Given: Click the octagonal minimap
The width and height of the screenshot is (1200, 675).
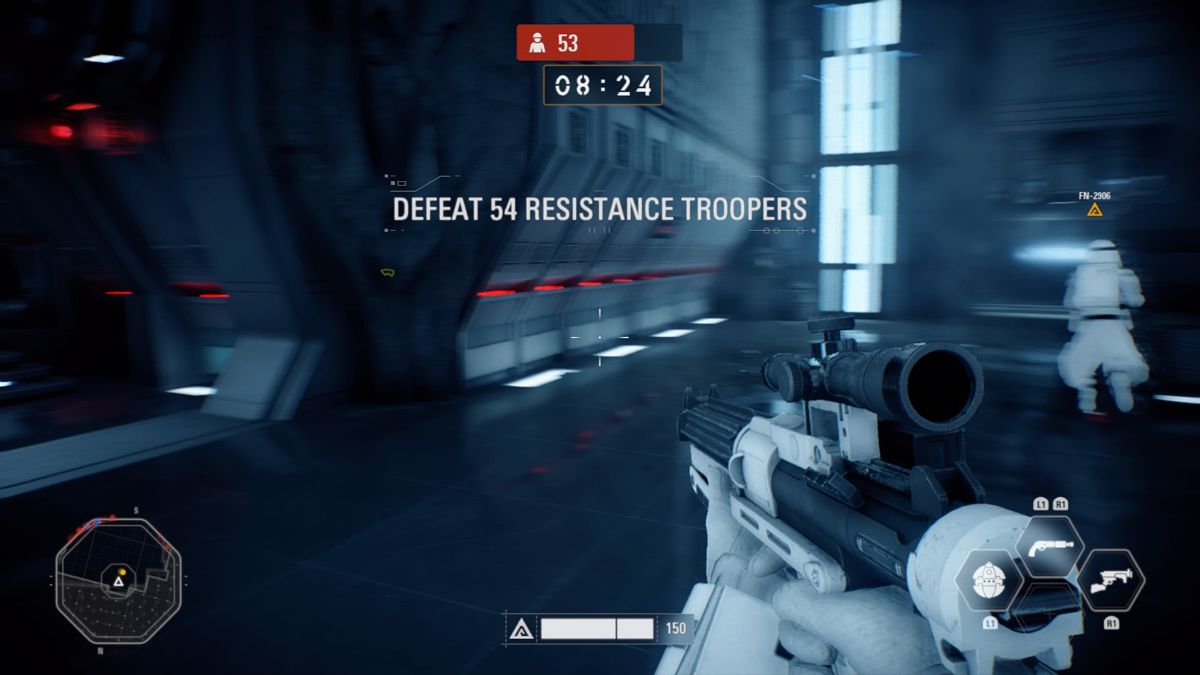Looking at the screenshot, I should [x=119, y=580].
